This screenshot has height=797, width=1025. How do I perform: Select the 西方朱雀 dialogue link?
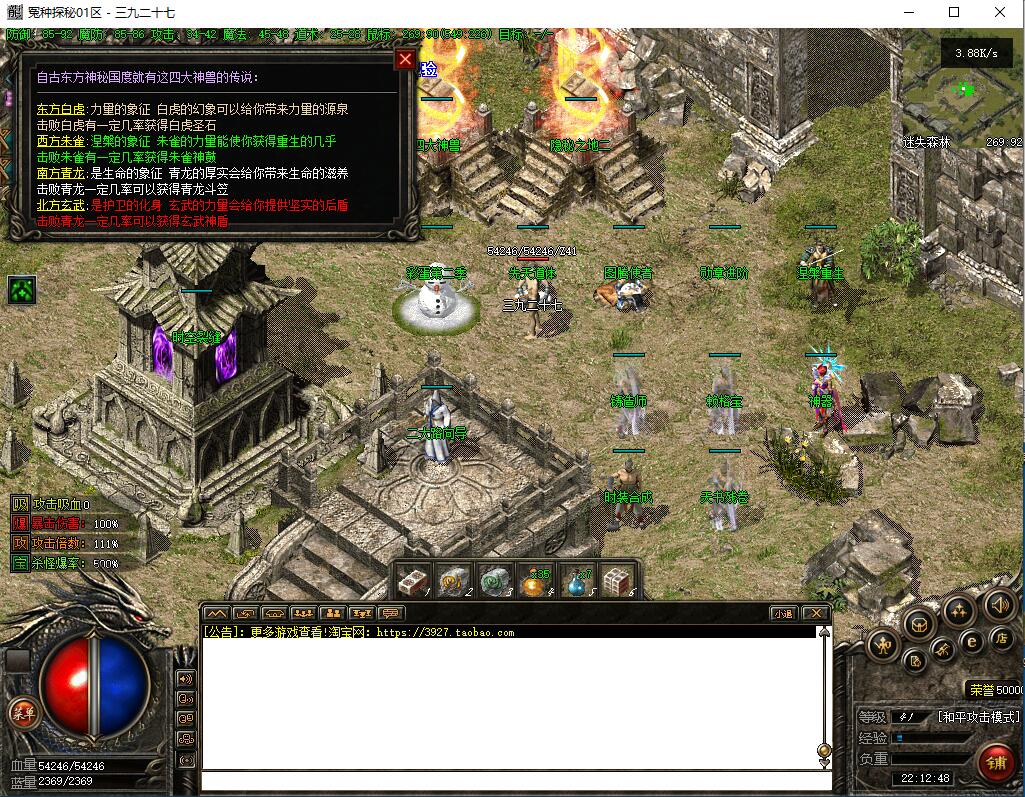click(x=61, y=141)
